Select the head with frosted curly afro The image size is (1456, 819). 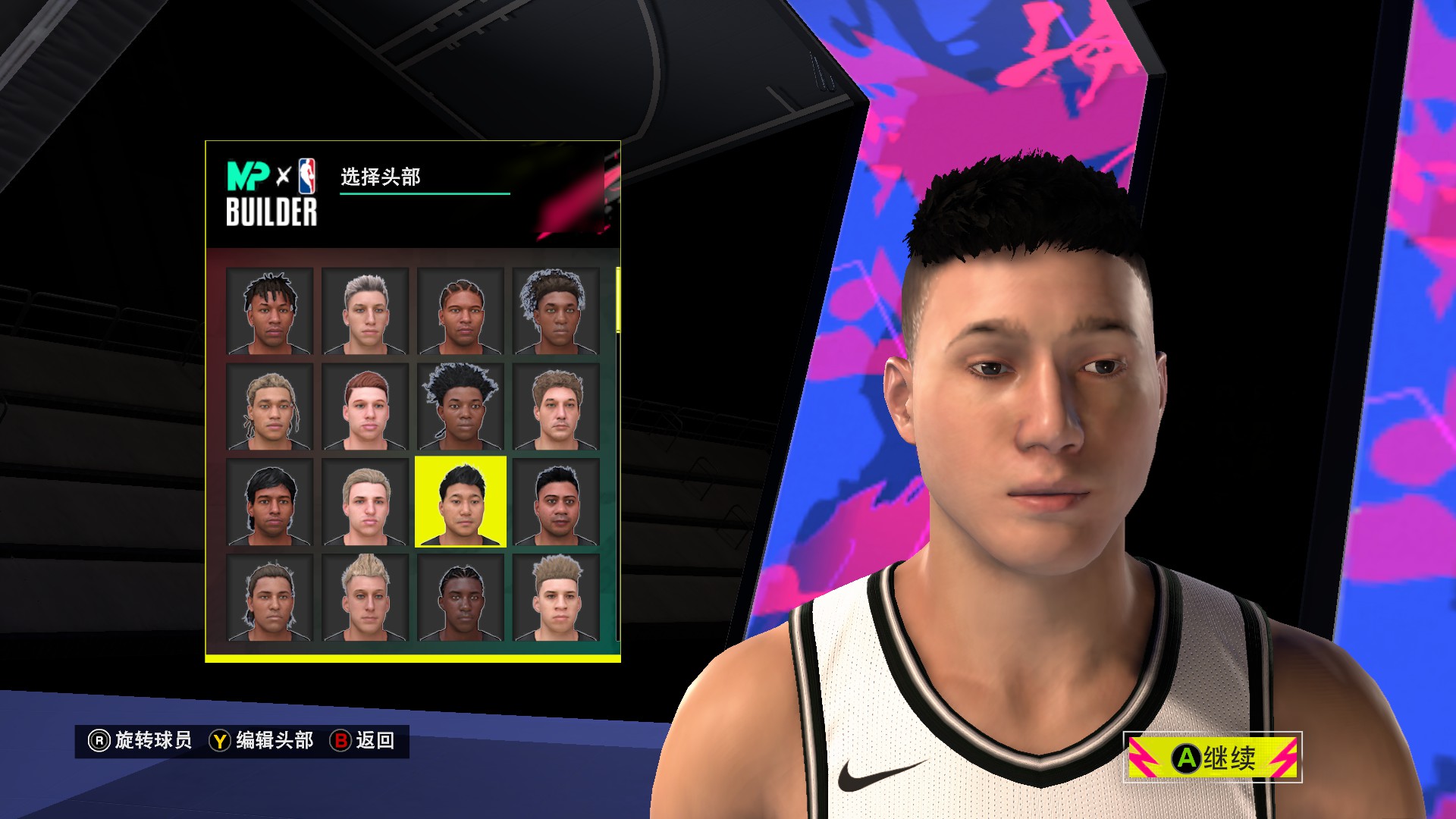(557, 311)
